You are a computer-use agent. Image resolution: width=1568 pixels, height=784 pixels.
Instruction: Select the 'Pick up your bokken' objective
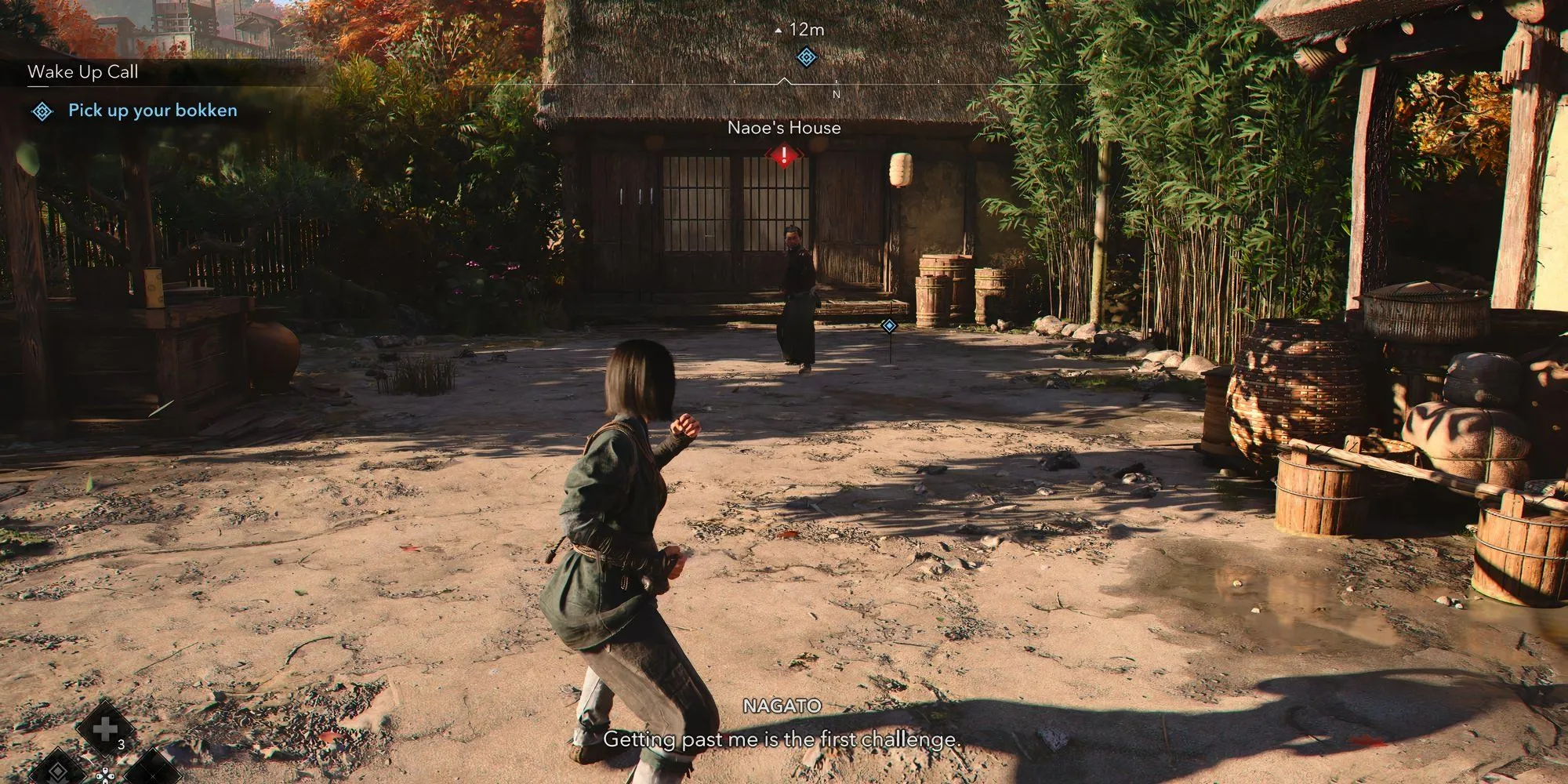pos(152,111)
